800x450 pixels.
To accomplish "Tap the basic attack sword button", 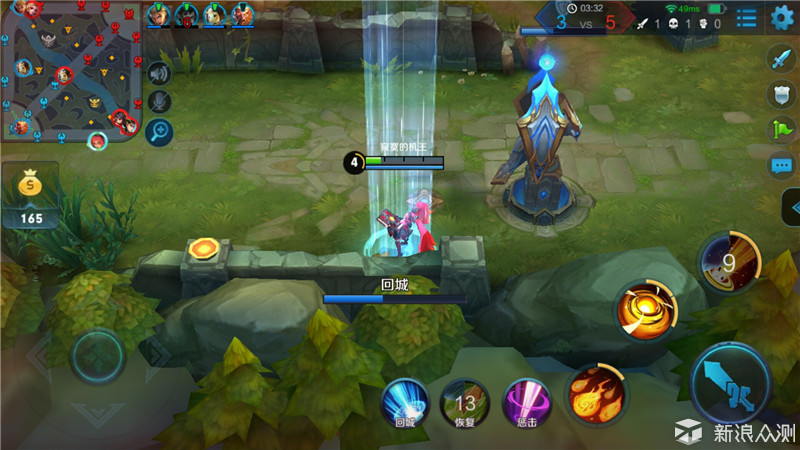I will [x=729, y=384].
